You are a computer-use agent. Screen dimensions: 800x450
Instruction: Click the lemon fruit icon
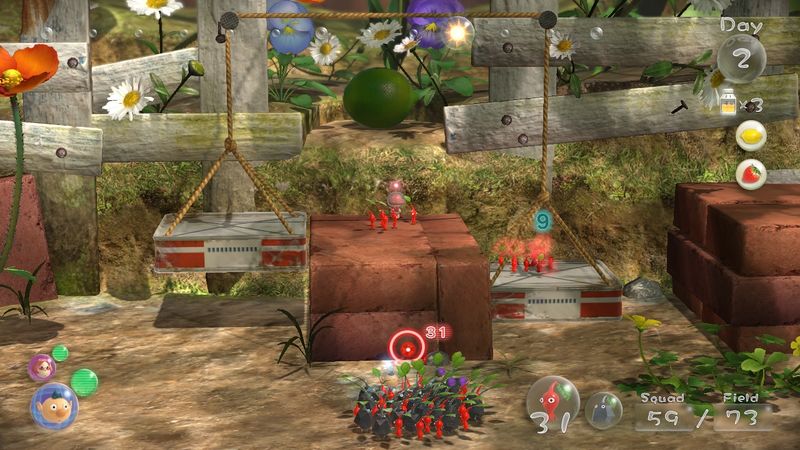750,136
